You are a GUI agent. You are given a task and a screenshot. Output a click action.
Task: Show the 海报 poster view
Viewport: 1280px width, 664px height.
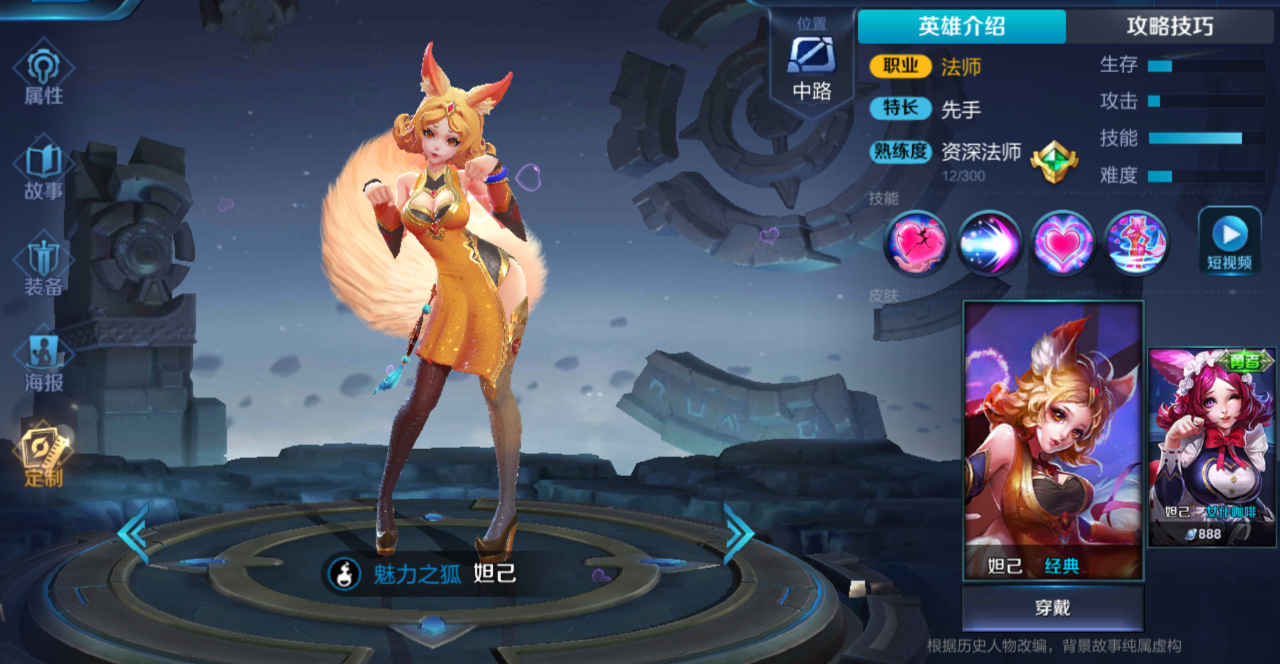pyautogui.click(x=43, y=361)
